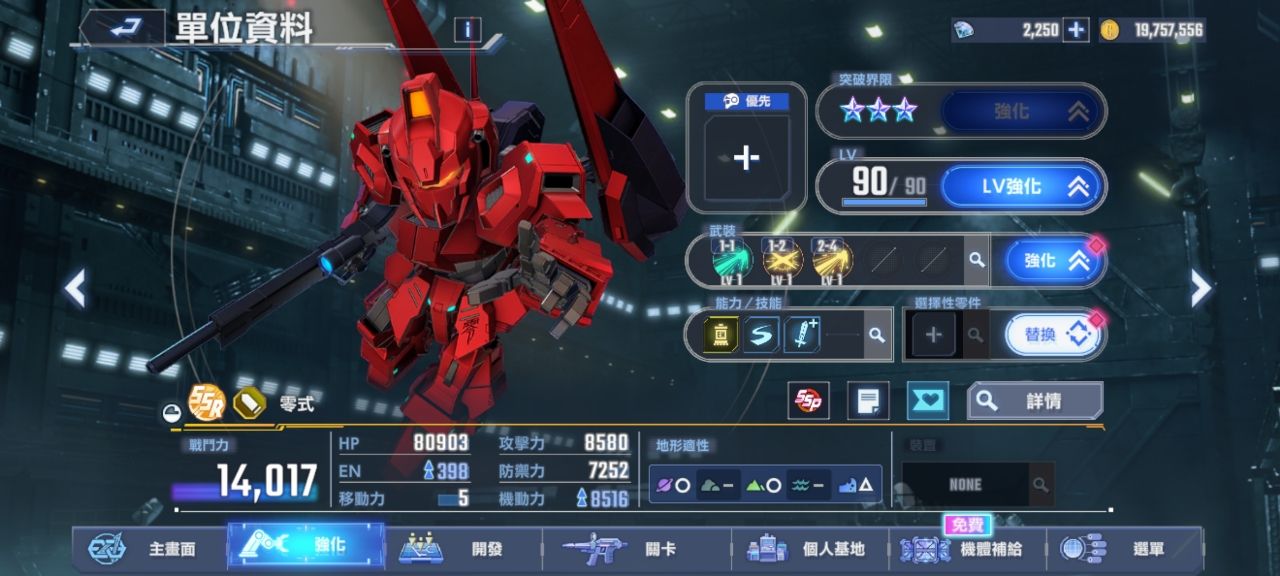Open the 詳情 details button
The height and width of the screenshot is (576, 1280).
coord(1034,401)
